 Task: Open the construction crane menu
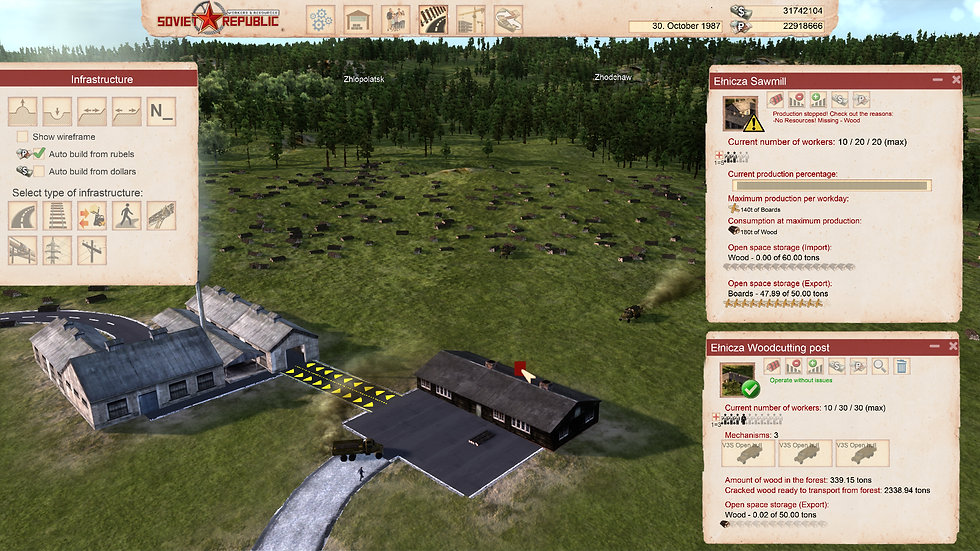[x=470, y=18]
